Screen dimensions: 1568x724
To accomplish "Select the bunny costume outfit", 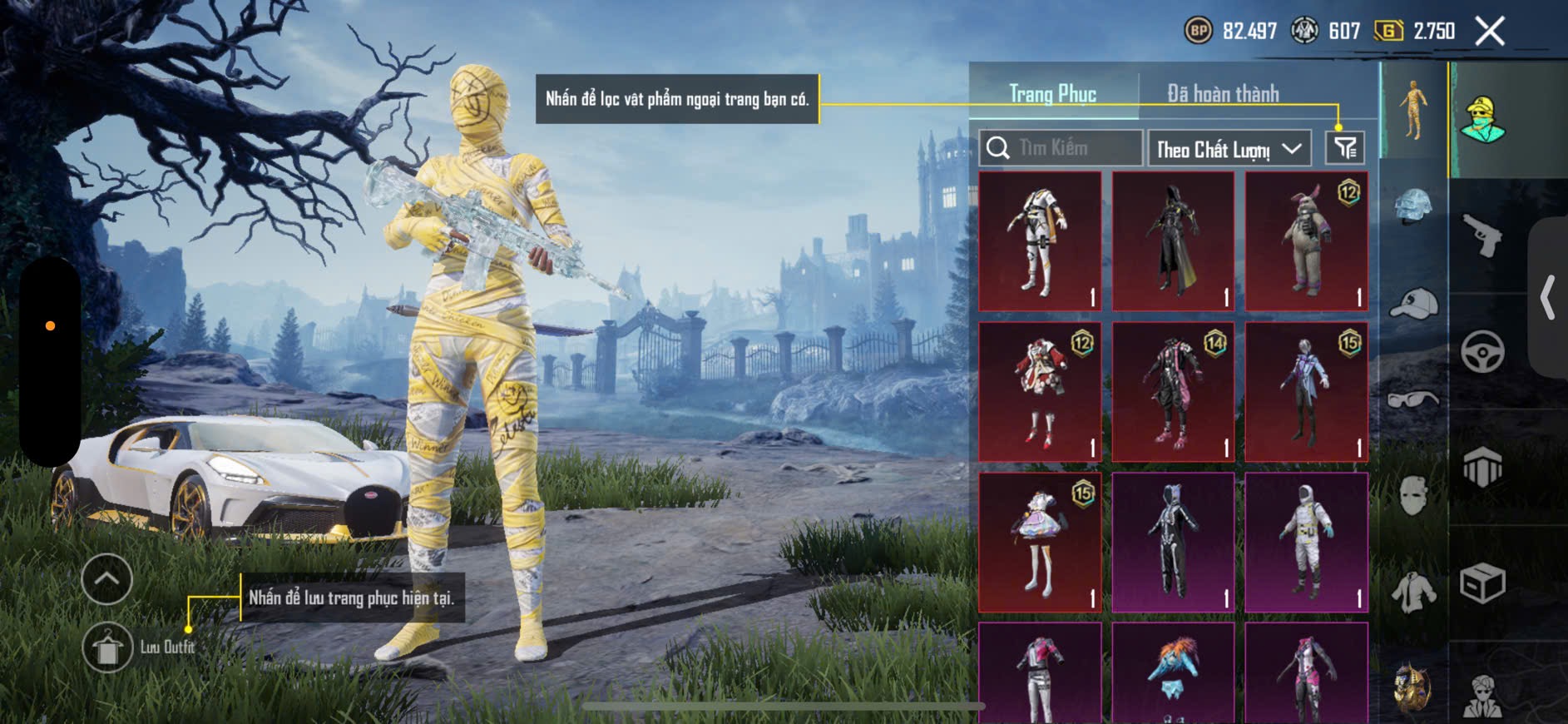I will [1306, 241].
